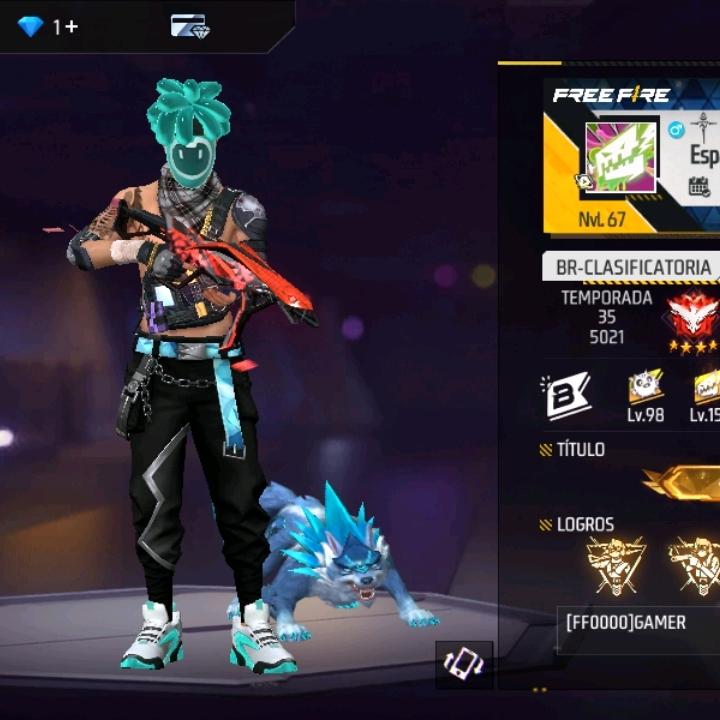The width and height of the screenshot is (720, 720).
Task: View the red winged rank emblem
Action: coord(694,316)
